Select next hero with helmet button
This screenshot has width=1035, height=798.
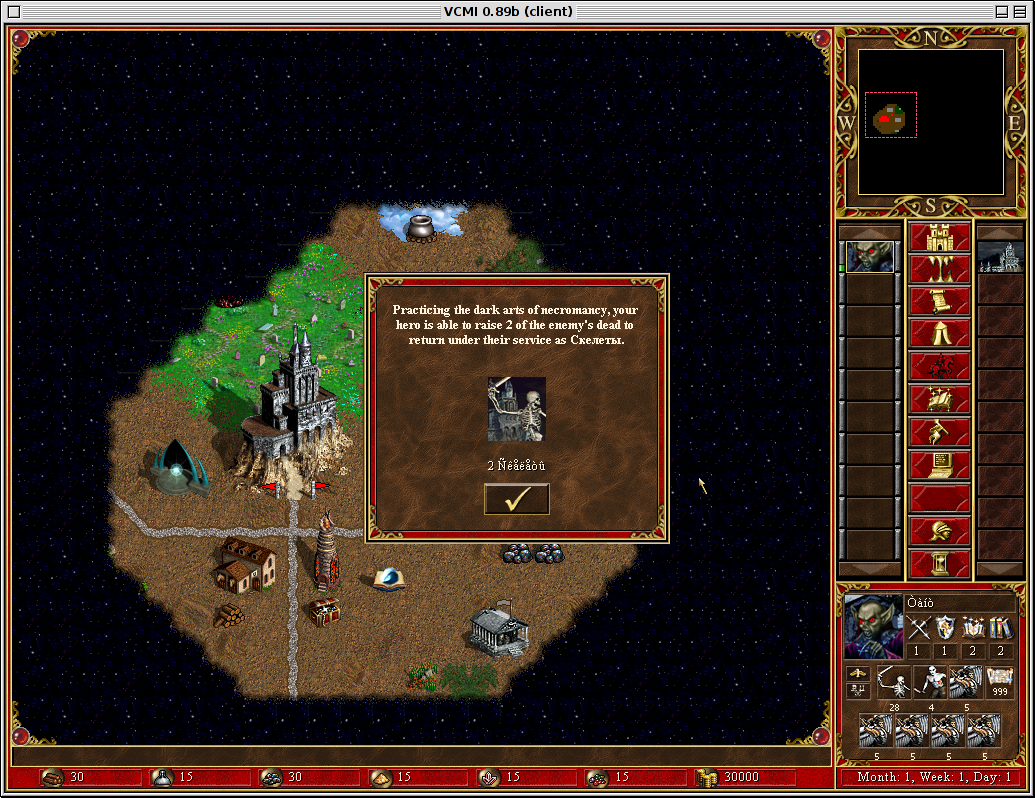click(939, 530)
